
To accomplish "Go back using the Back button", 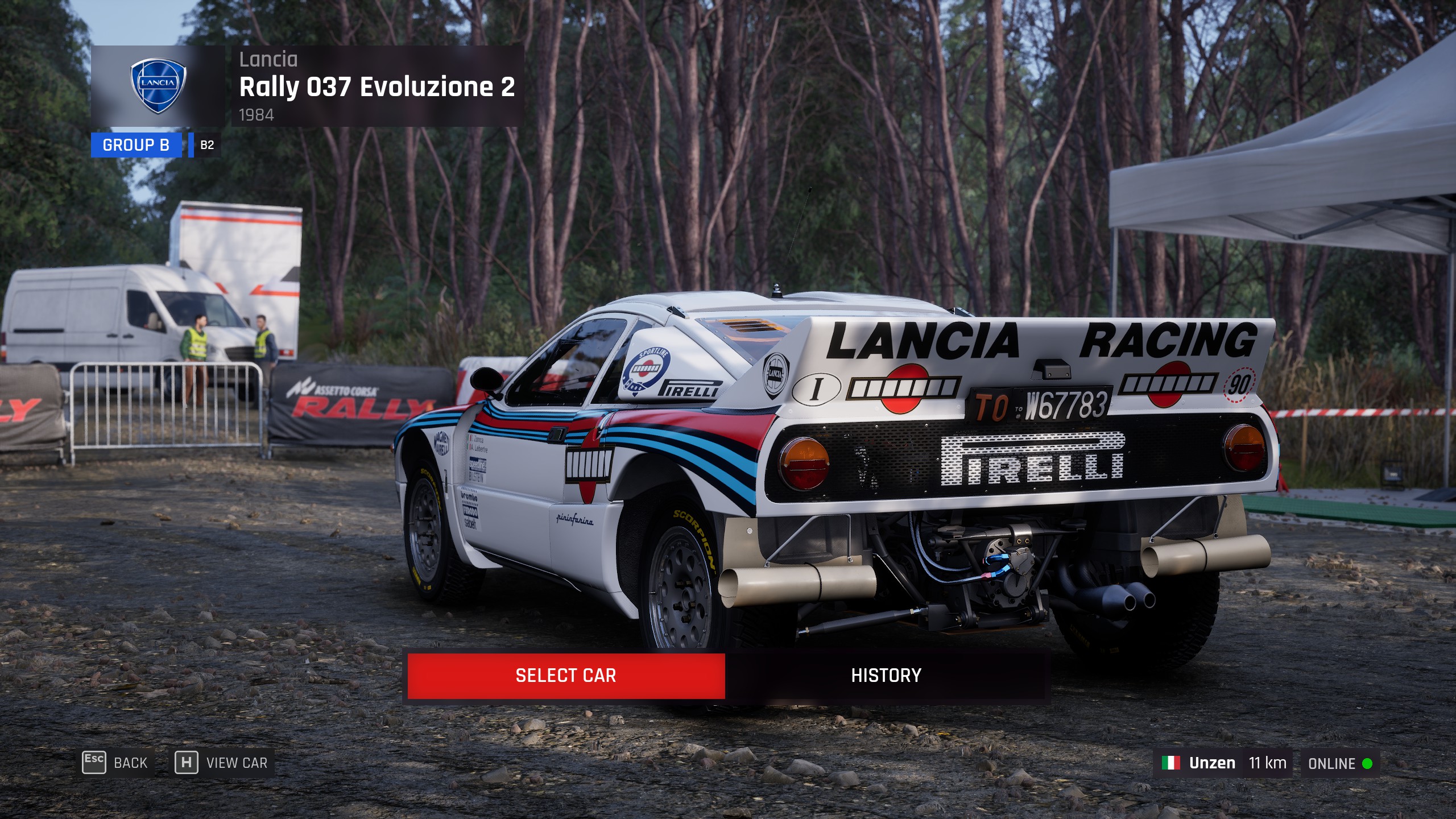I will tap(117, 763).
